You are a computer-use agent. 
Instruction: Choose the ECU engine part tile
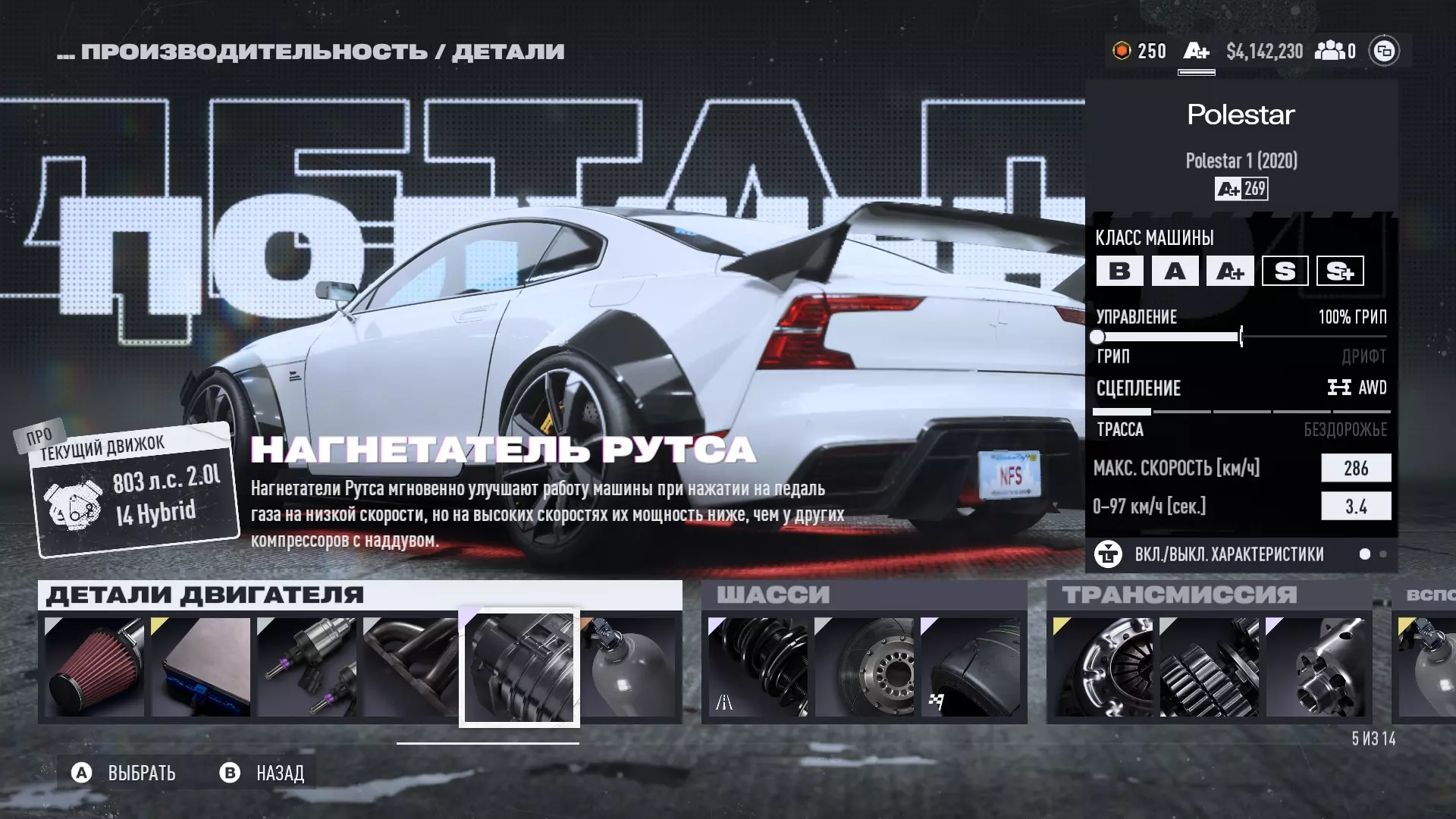[x=200, y=667]
